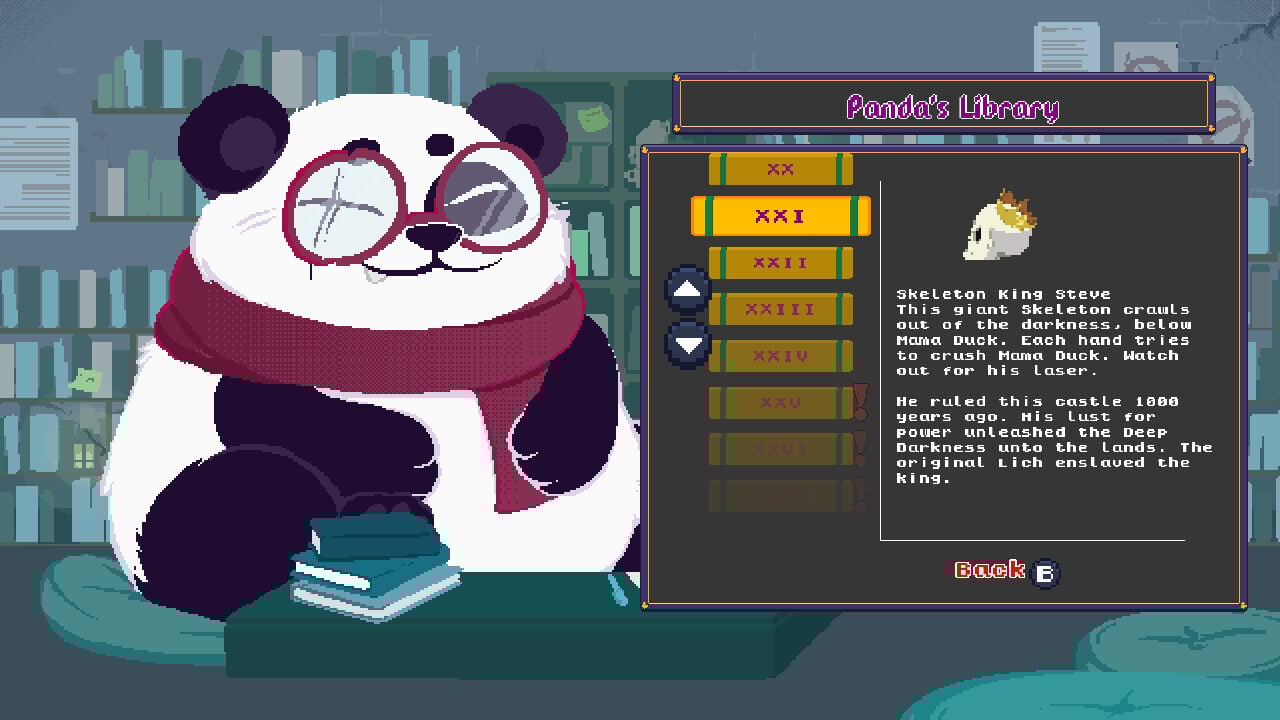Select the XXII library book
1280x720 pixels.
click(x=780, y=263)
